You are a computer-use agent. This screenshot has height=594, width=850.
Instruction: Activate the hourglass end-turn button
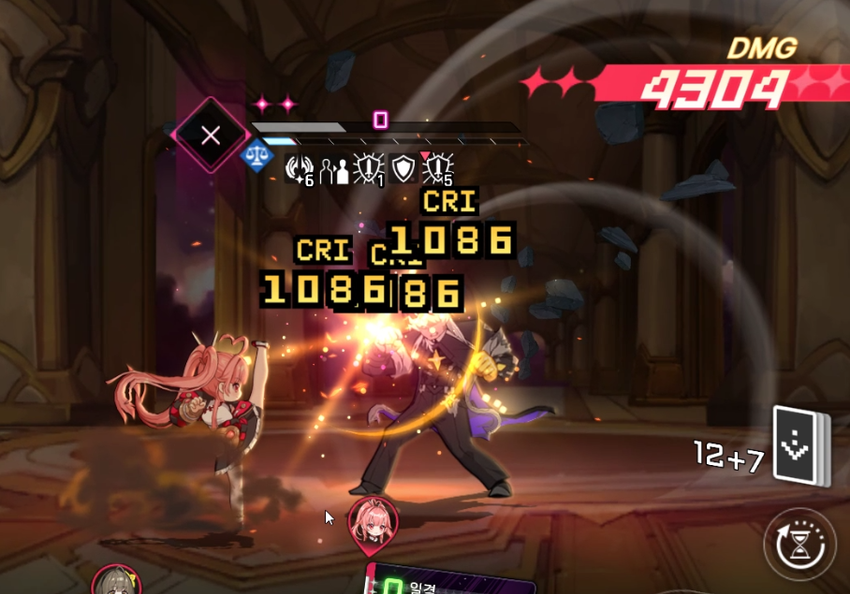click(800, 544)
